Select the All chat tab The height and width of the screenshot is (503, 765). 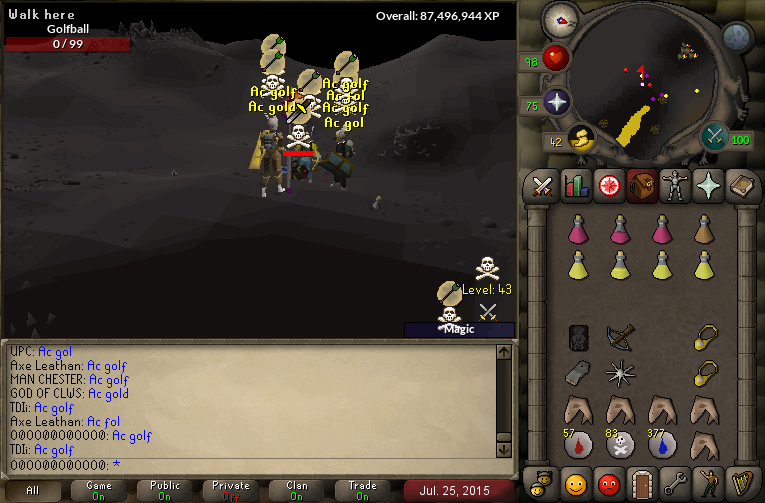click(33, 490)
